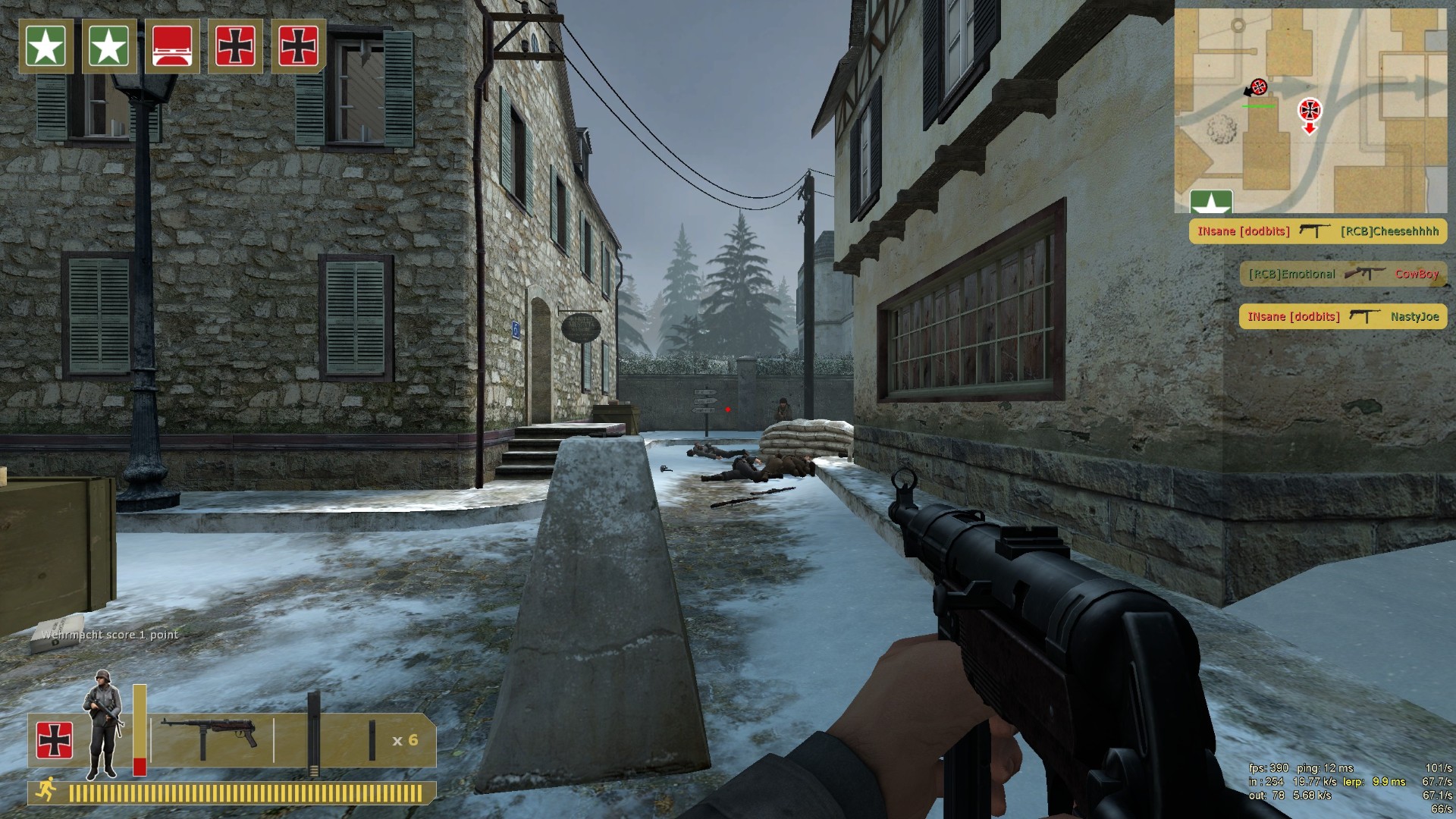Image resolution: width=1456 pixels, height=819 pixels.
Task: Select the German soldier class portrait
Action: pos(102,724)
